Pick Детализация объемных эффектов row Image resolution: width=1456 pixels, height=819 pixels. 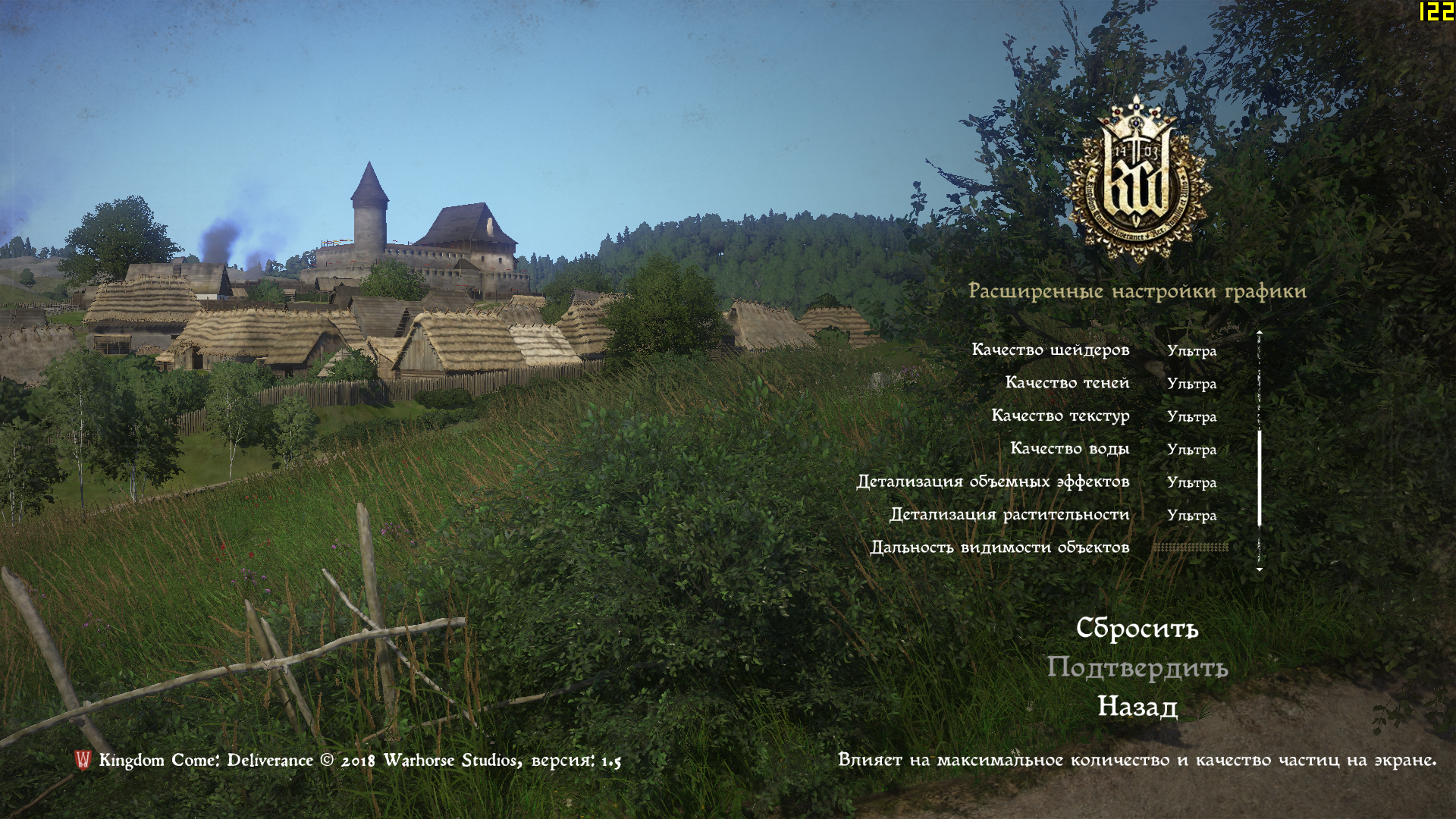(x=993, y=482)
